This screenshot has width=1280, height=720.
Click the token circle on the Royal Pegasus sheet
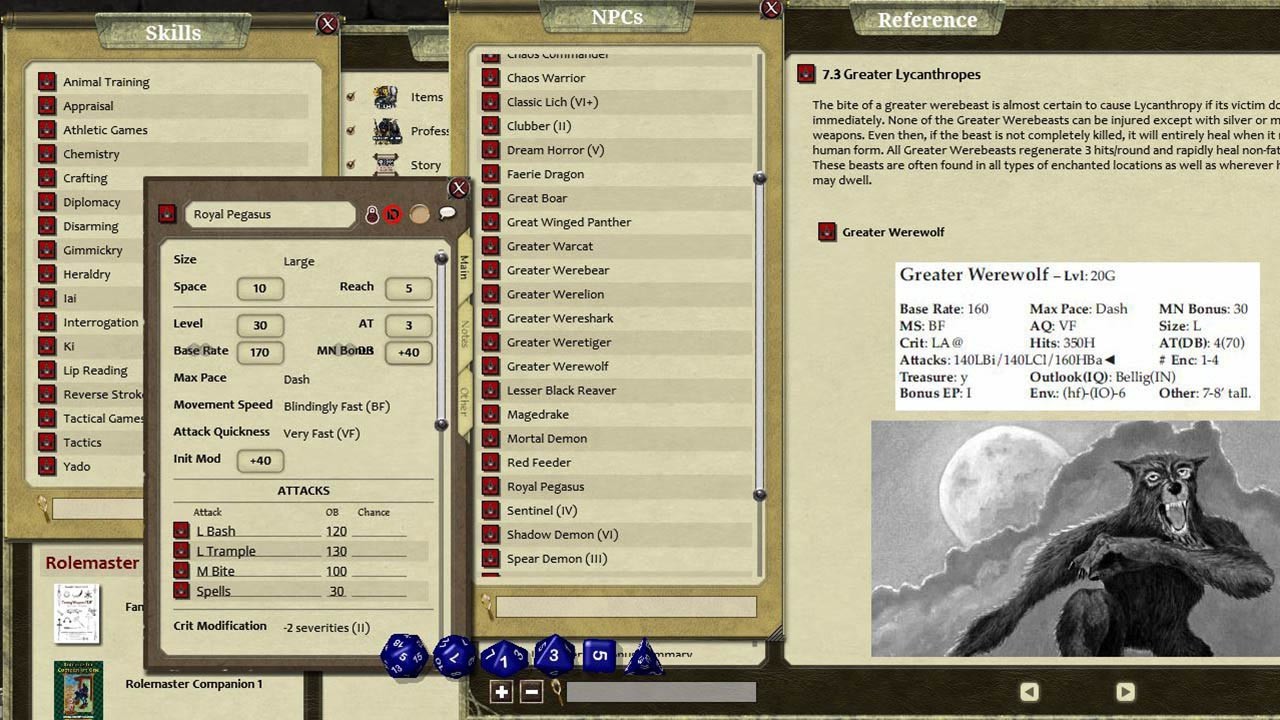pos(418,214)
